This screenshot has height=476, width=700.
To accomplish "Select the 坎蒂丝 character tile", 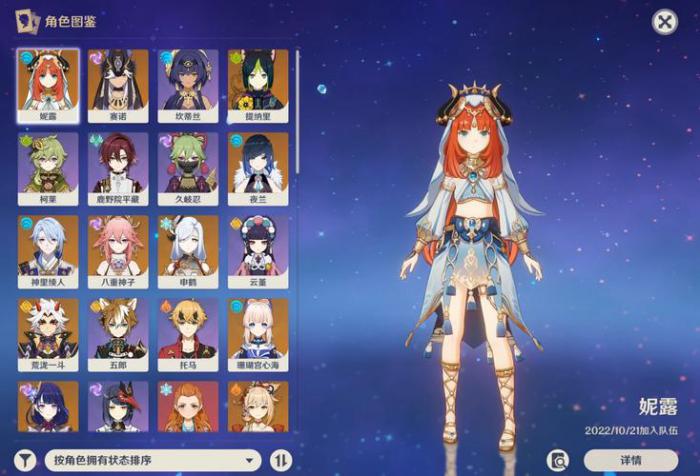I will (188, 86).
